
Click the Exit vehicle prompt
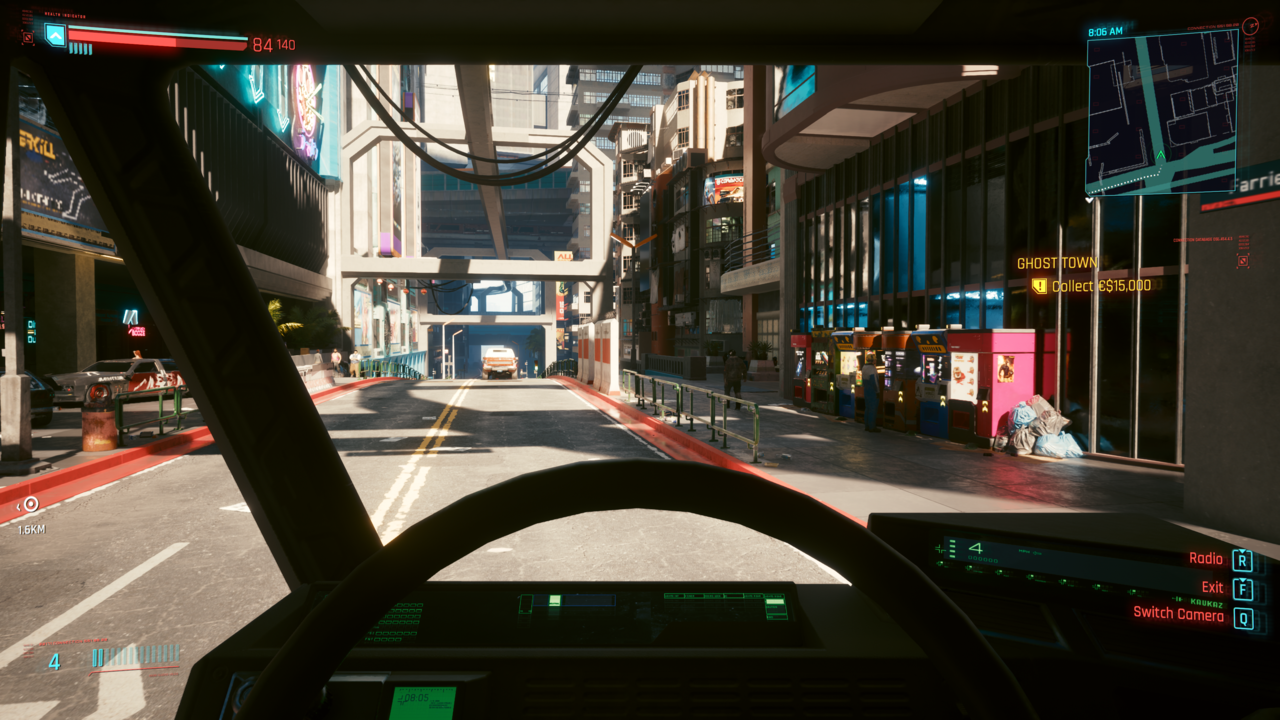tap(1211, 588)
